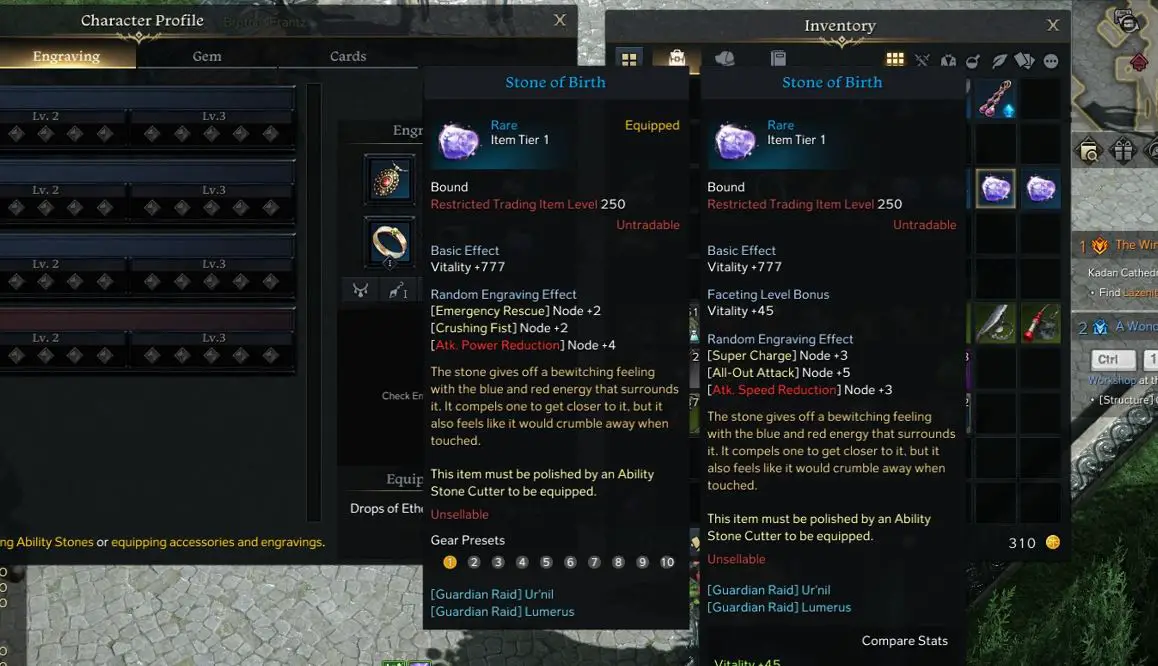Image resolution: width=1158 pixels, height=666 pixels.
Task: Select the gold ring engraving slot
Action: [x=389, y=241]
